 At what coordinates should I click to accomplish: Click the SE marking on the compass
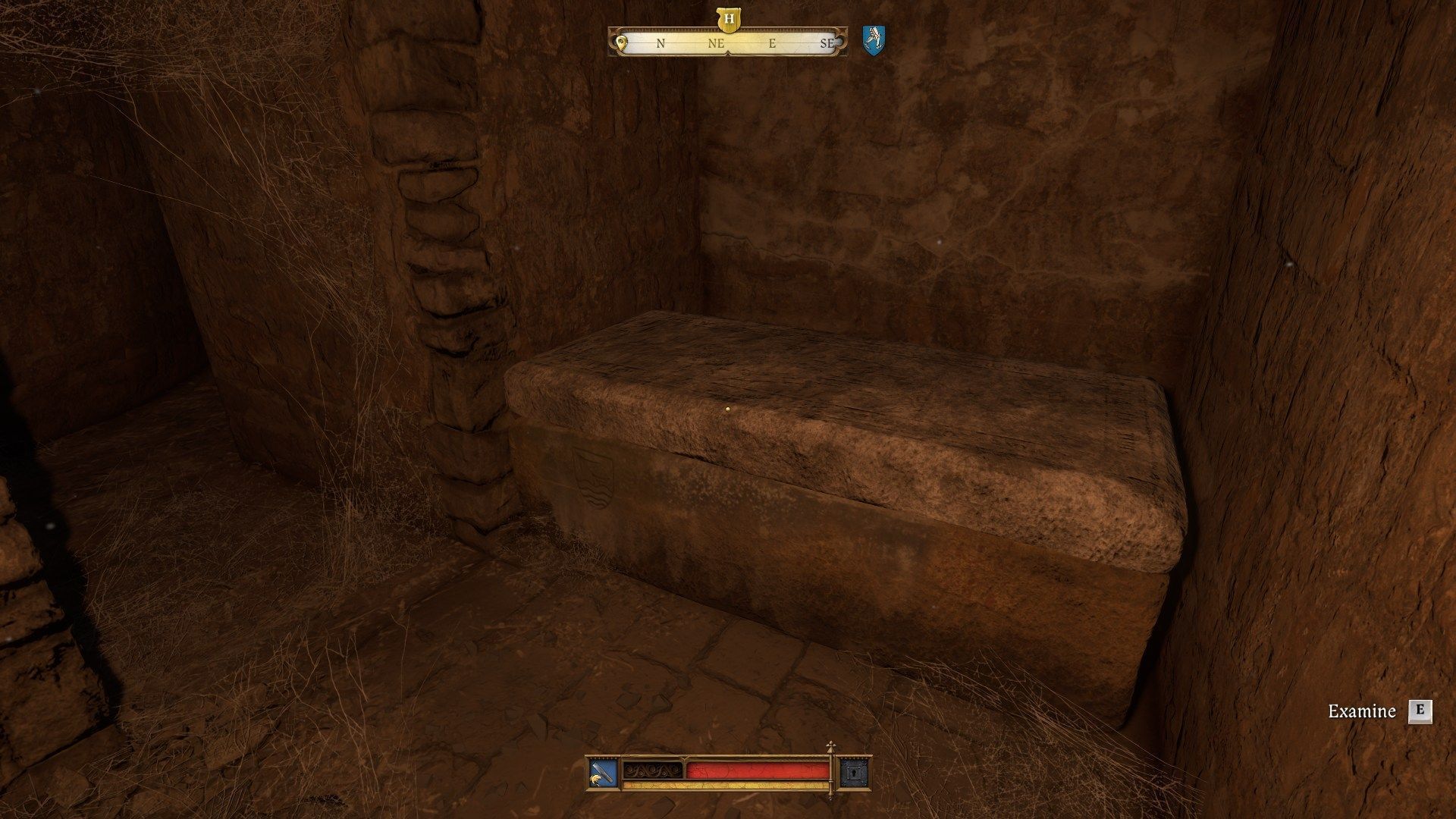829,43
